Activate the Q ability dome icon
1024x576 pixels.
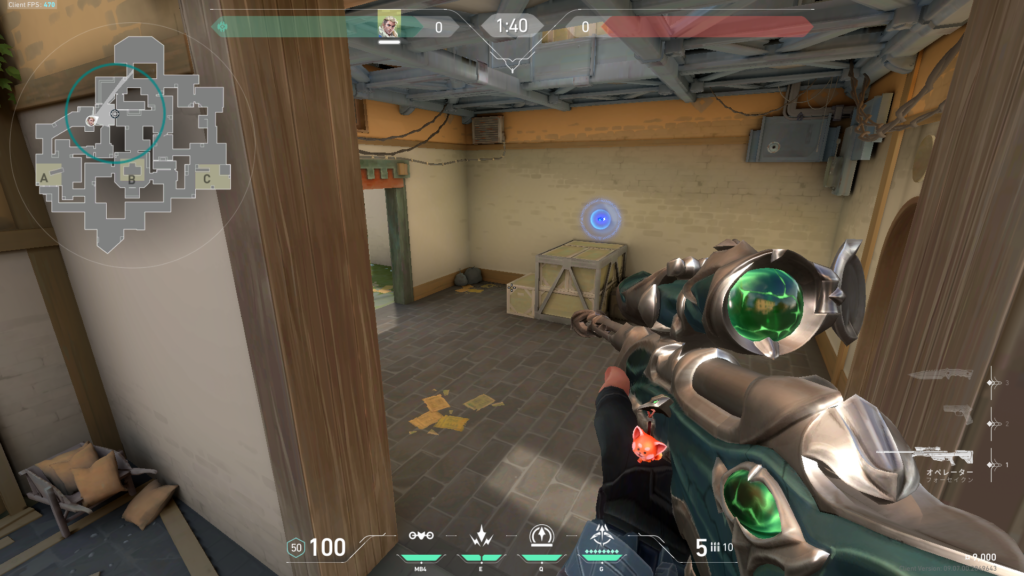pyautogui.click(x=541, y=535)
